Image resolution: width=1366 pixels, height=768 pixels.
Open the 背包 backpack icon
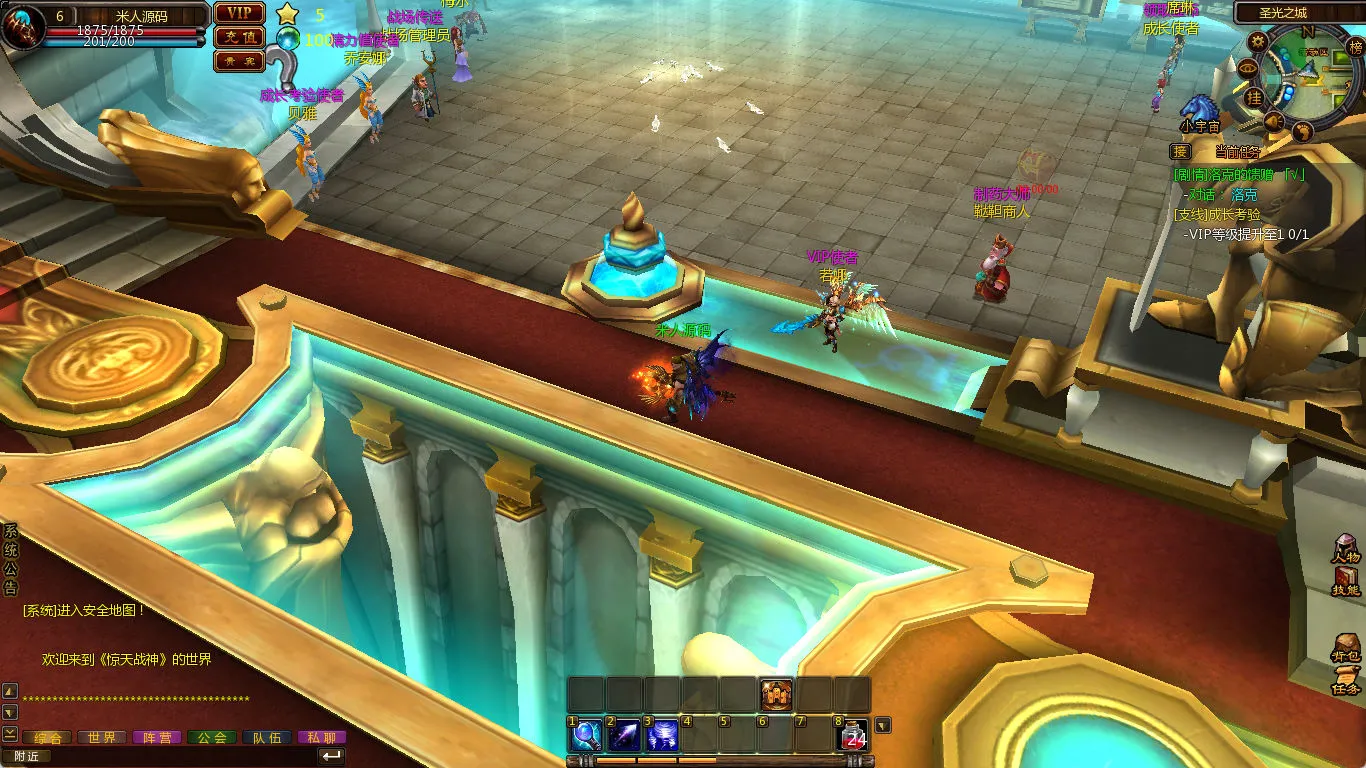(x=1346, y=647)
